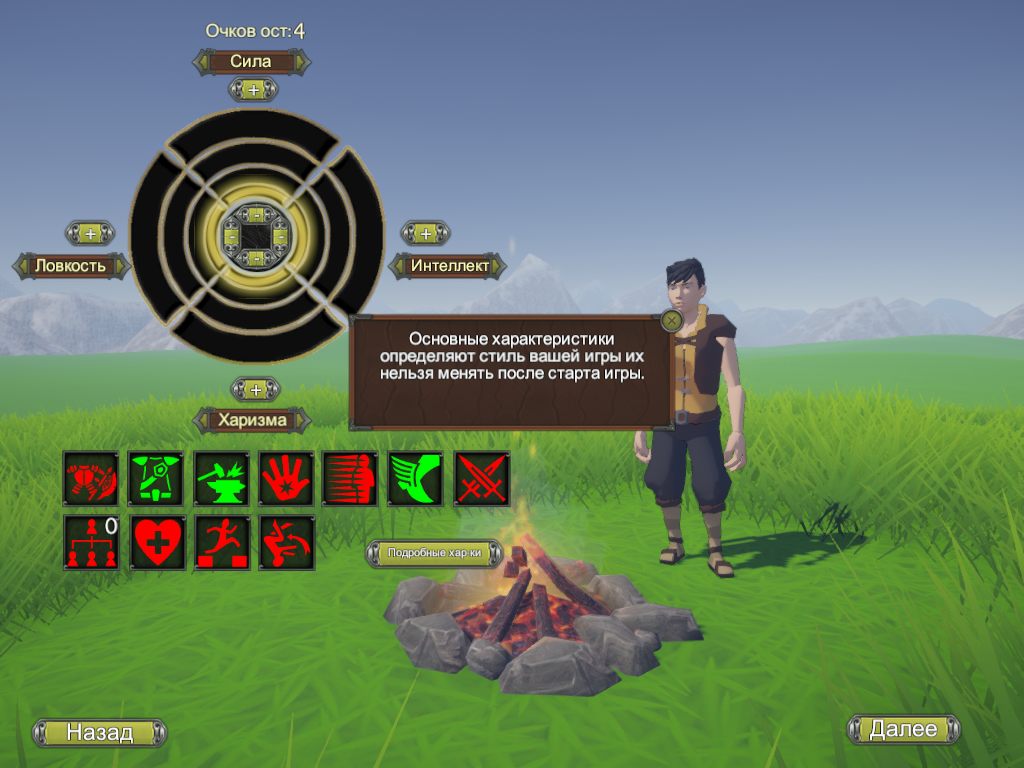Select the red heart health icon
Viewport: 1024px width, 768px height.
[157, 542]
